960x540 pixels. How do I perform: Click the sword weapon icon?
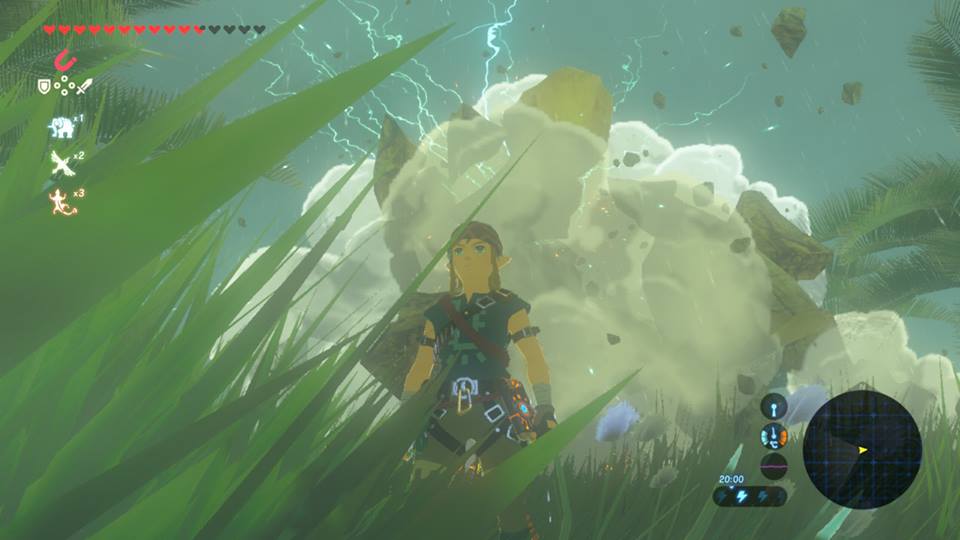coord(83,87)
